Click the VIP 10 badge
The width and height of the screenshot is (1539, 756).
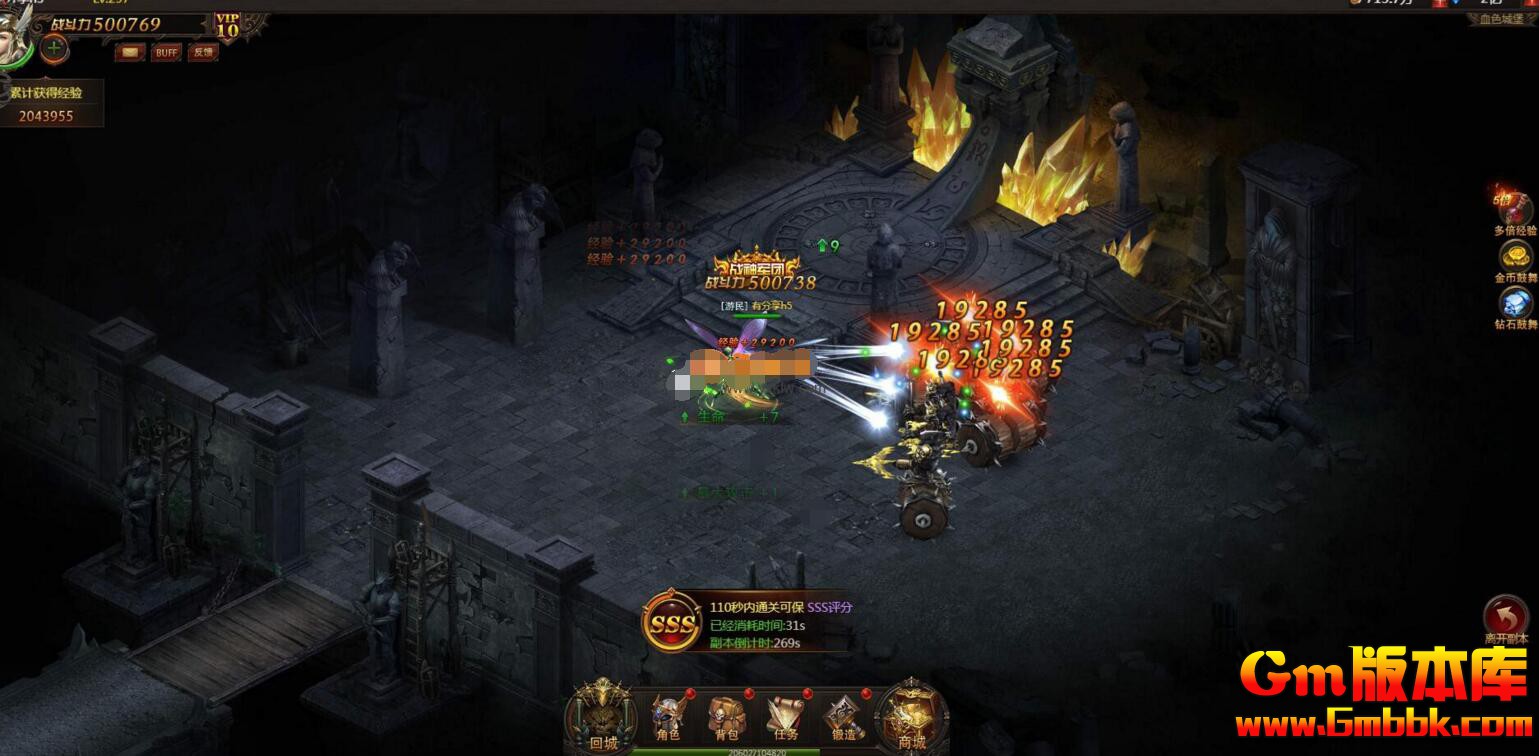(x=228, y=25)
